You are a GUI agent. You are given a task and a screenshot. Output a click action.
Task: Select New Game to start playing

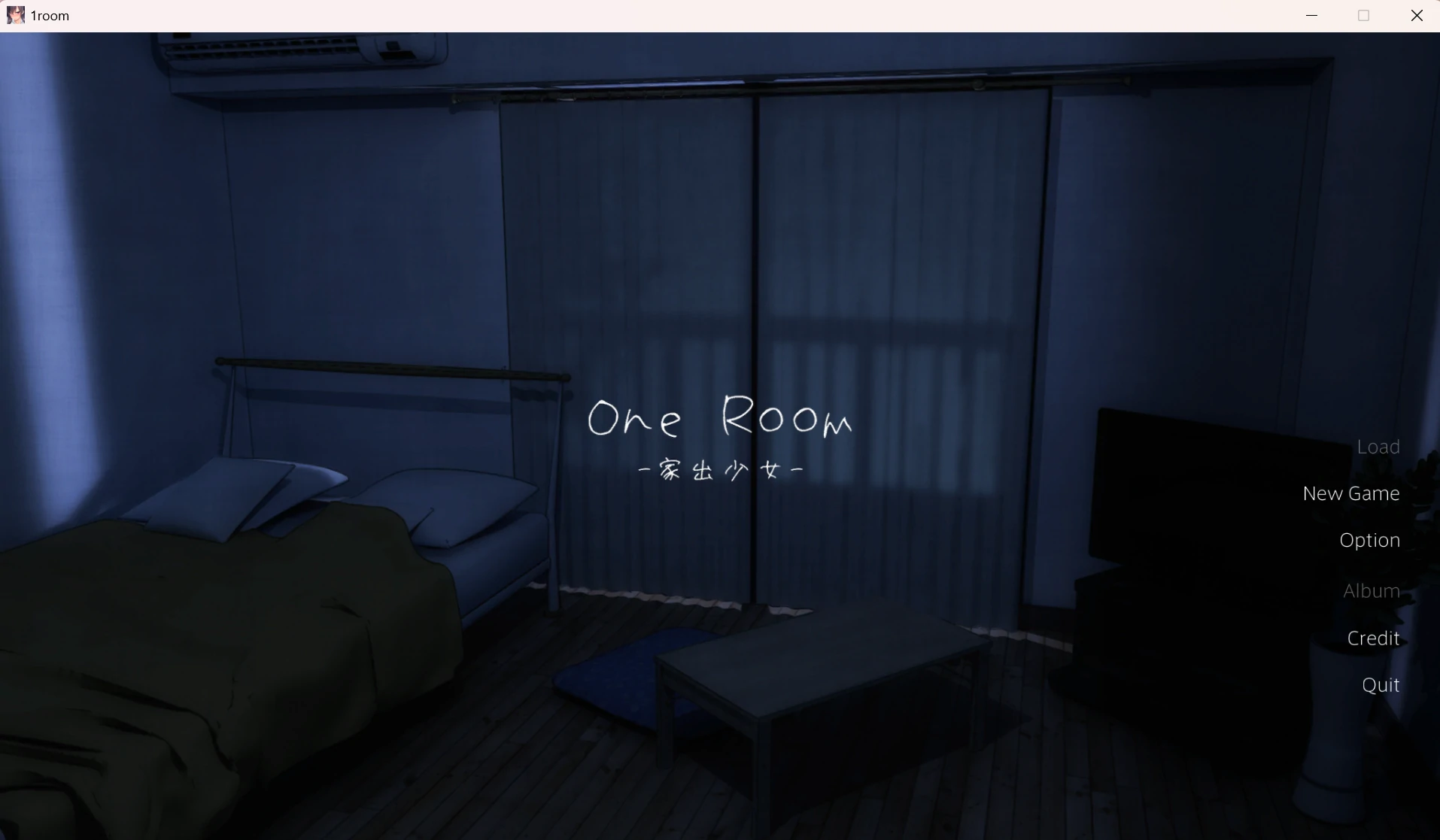point(1350,493)
